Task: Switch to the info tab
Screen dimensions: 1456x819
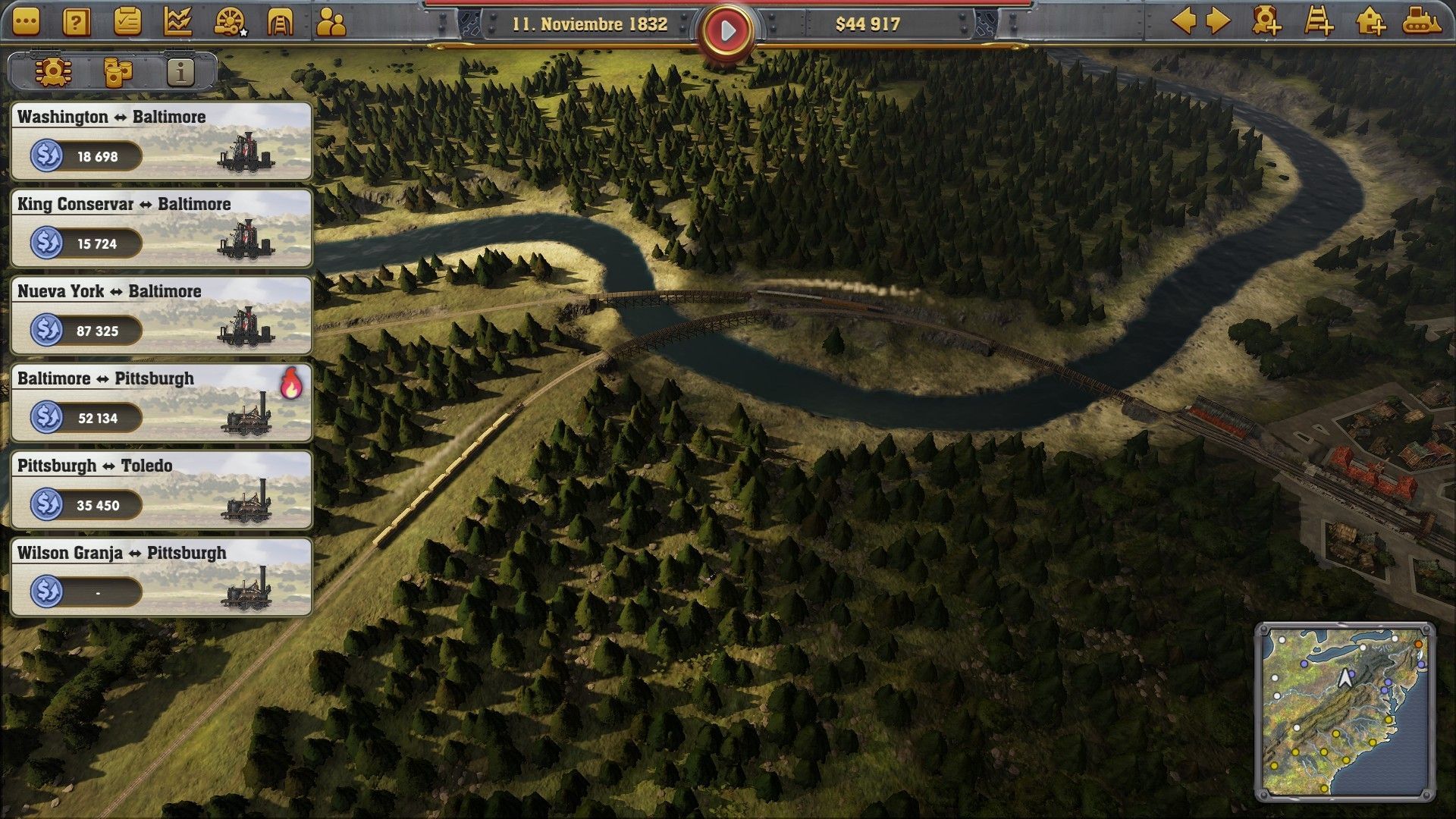Action: 180,72
